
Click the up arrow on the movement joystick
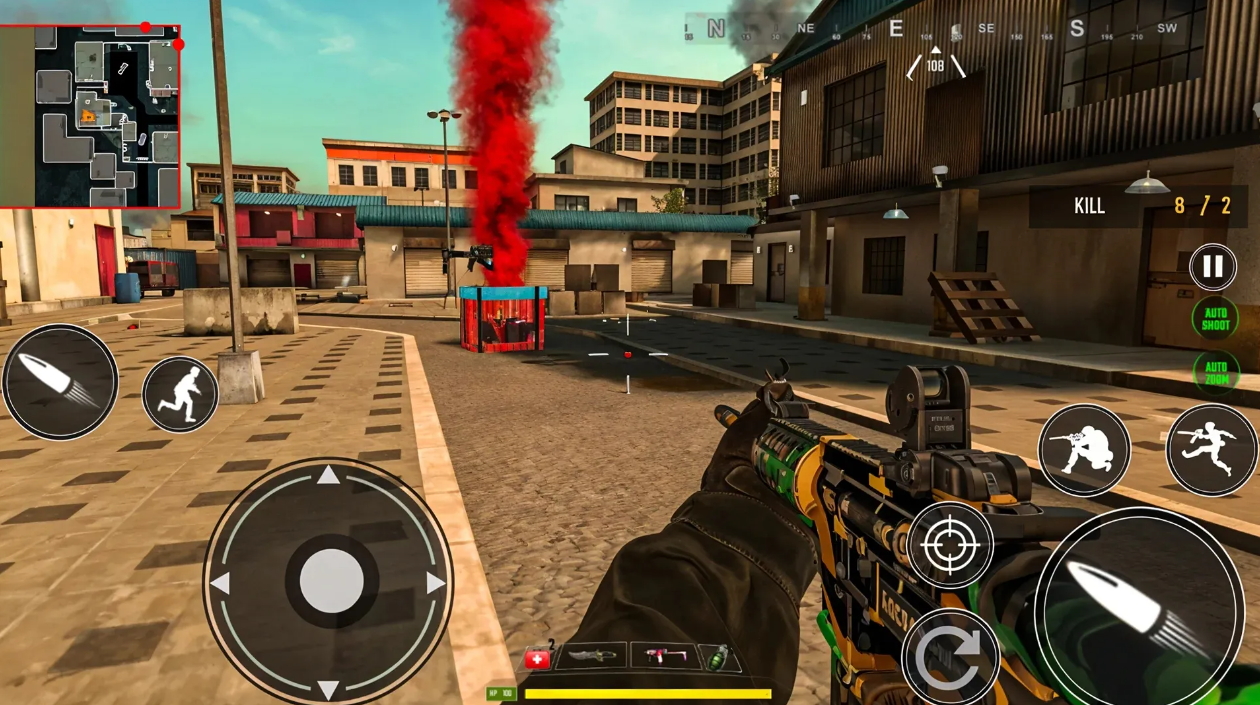(x=328, y=474)
